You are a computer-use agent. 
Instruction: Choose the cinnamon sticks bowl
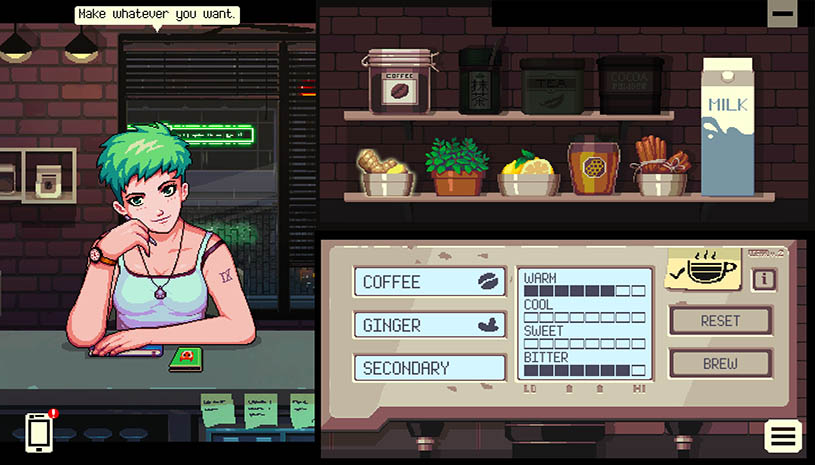pyautogui.click(x=661, y=168)
